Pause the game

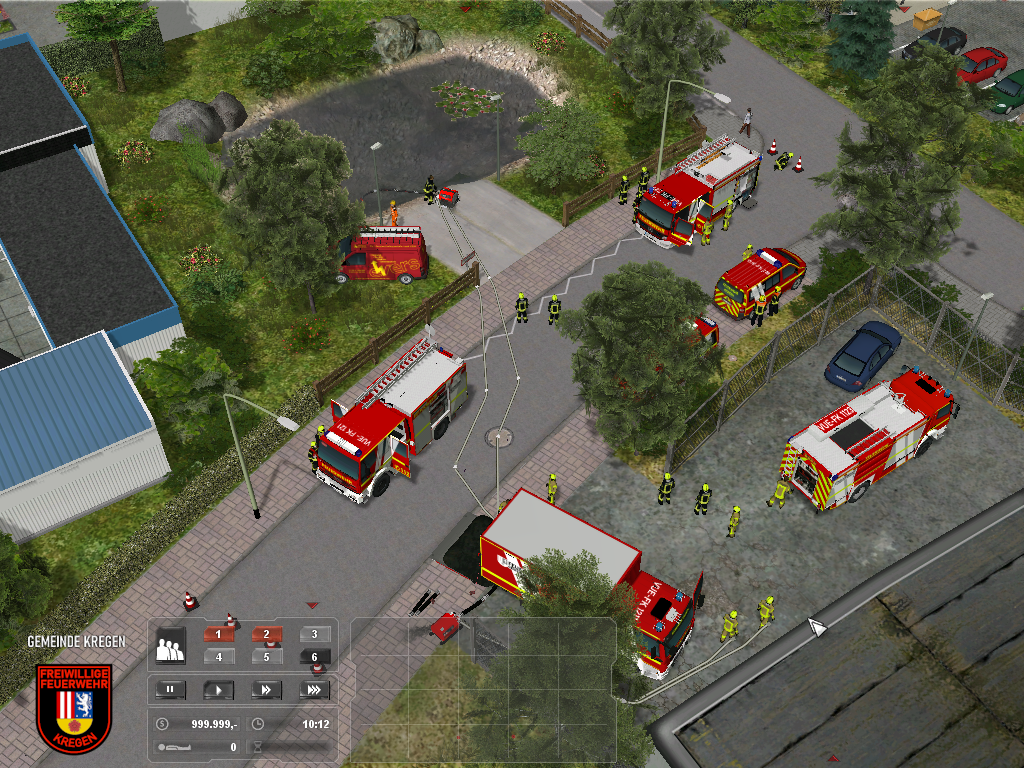[x=171, y=690]
